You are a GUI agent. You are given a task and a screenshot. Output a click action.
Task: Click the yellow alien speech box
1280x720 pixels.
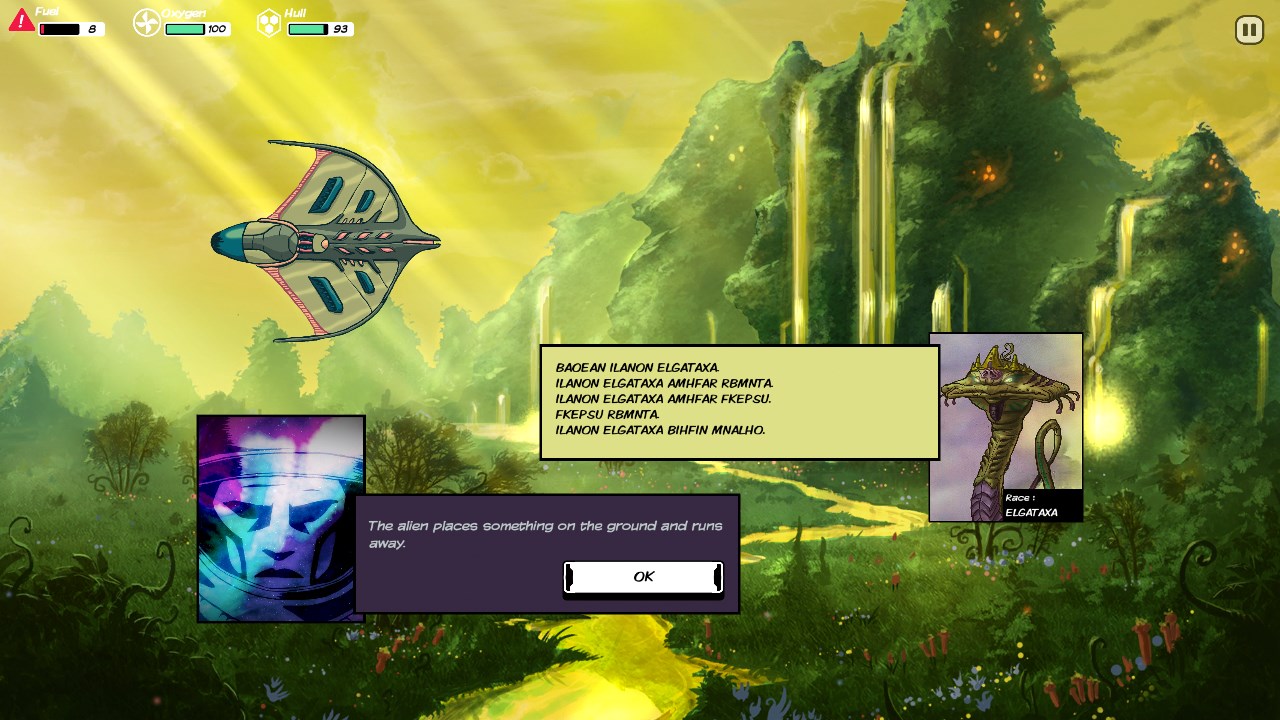click(739, 400)
